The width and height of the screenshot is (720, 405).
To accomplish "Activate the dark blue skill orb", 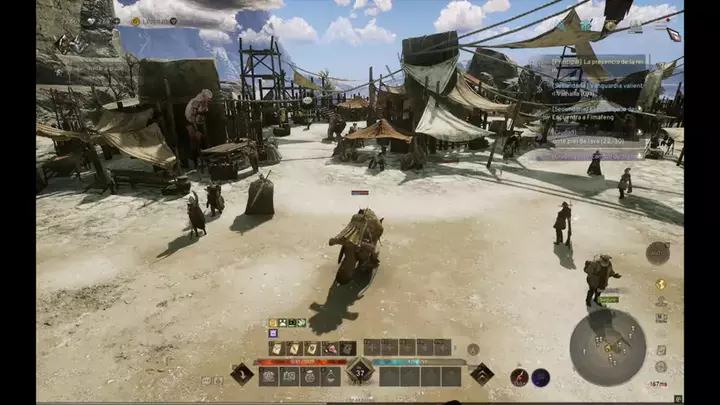I will tap(540, 377).
